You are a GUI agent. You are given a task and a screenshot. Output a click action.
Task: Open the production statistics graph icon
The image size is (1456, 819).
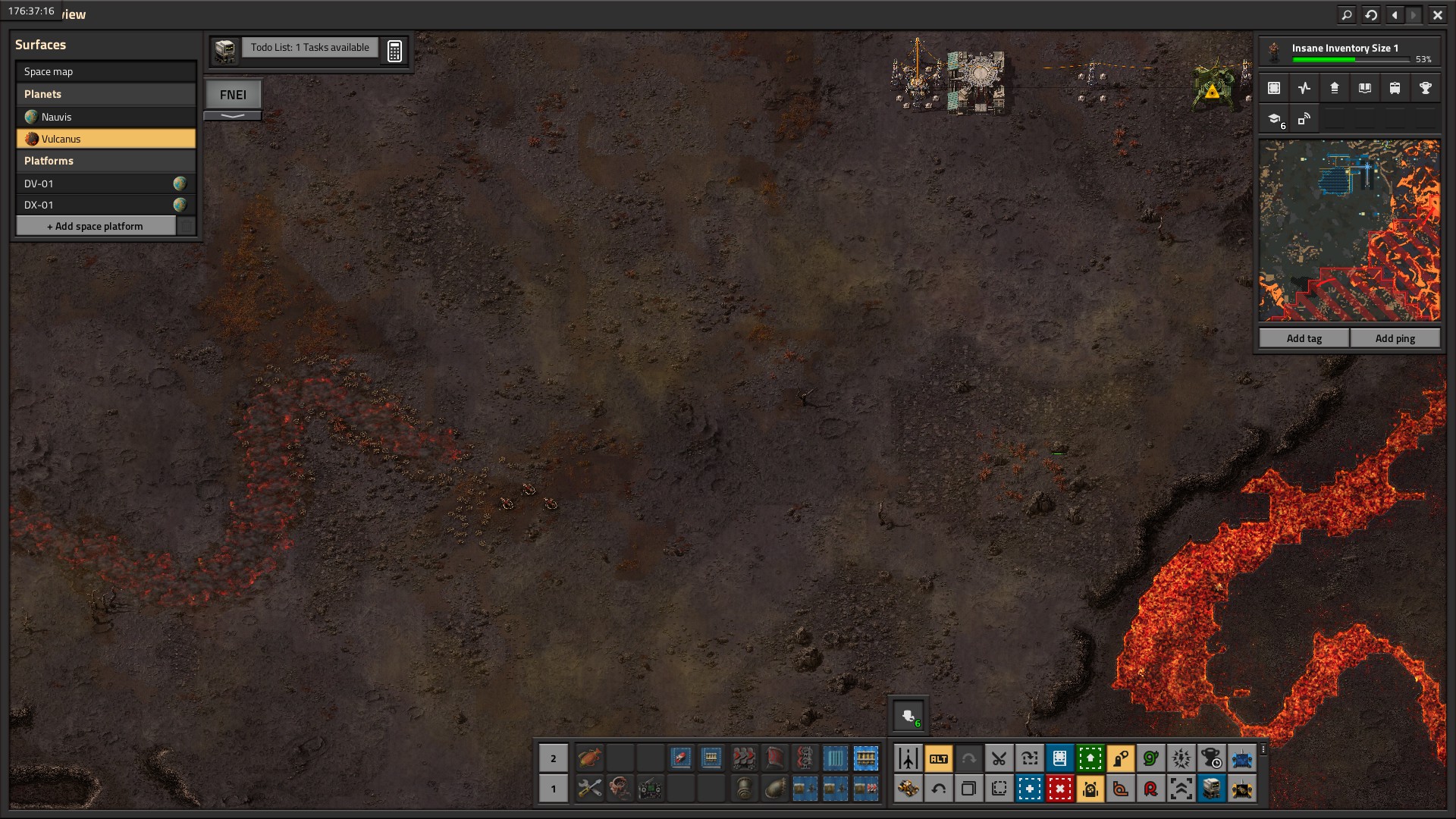pos(1304,88)
